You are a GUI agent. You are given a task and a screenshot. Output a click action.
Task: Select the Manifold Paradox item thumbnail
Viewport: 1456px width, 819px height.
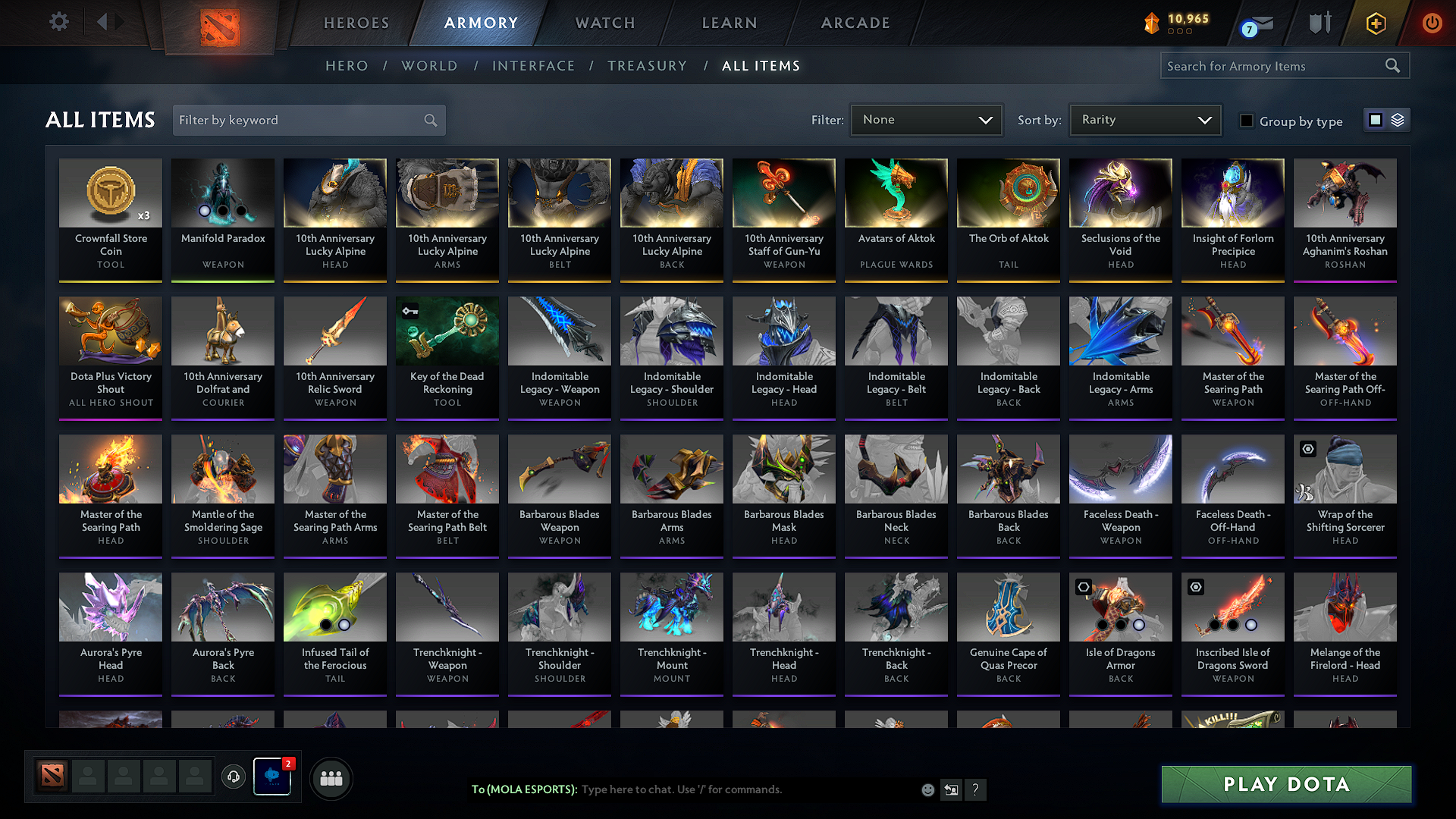222,193
